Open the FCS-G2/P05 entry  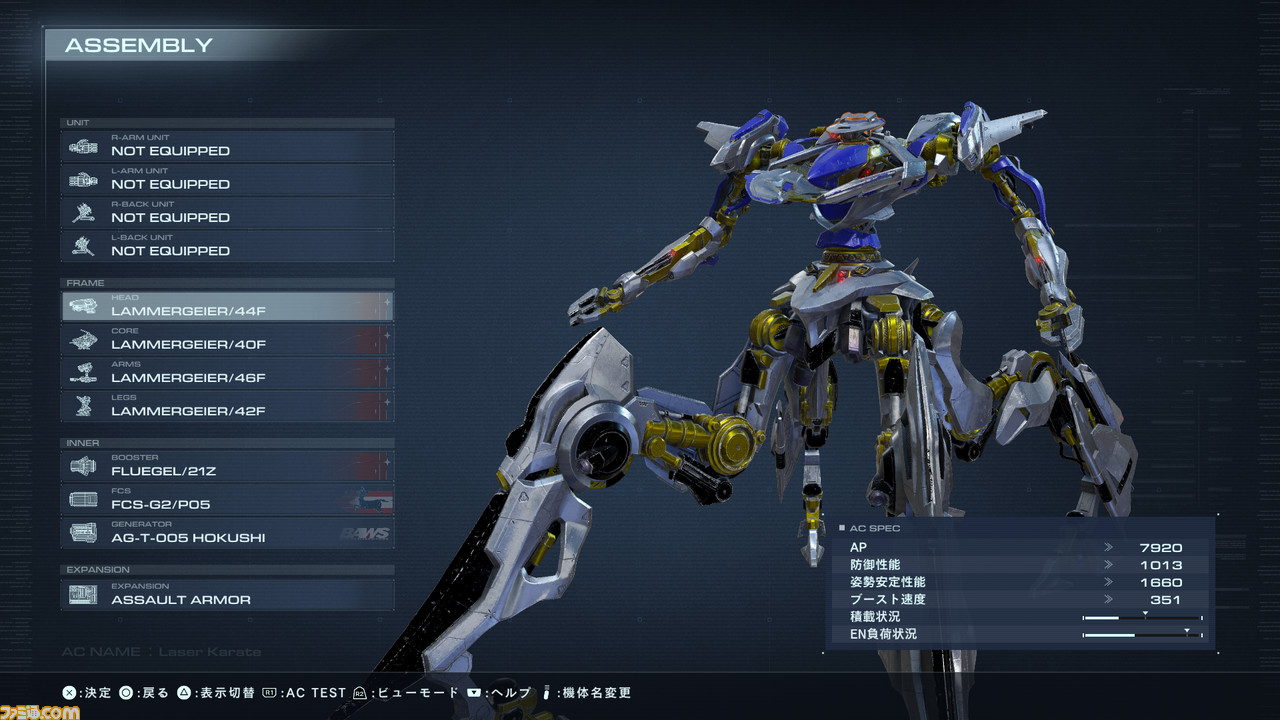[x=228, y=500]
